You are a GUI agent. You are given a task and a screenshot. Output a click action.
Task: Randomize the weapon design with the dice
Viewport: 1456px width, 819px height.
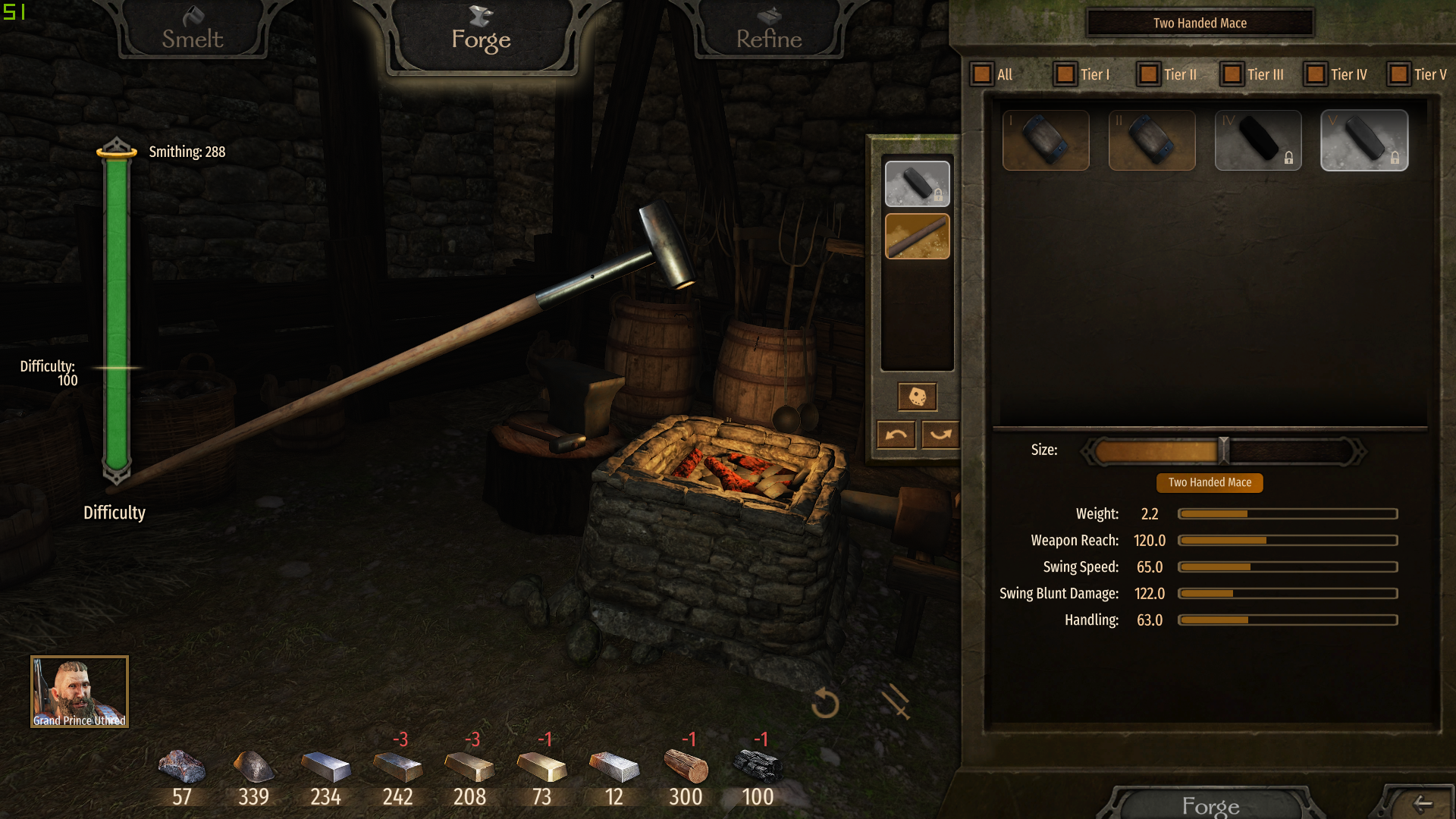(917, 396)
